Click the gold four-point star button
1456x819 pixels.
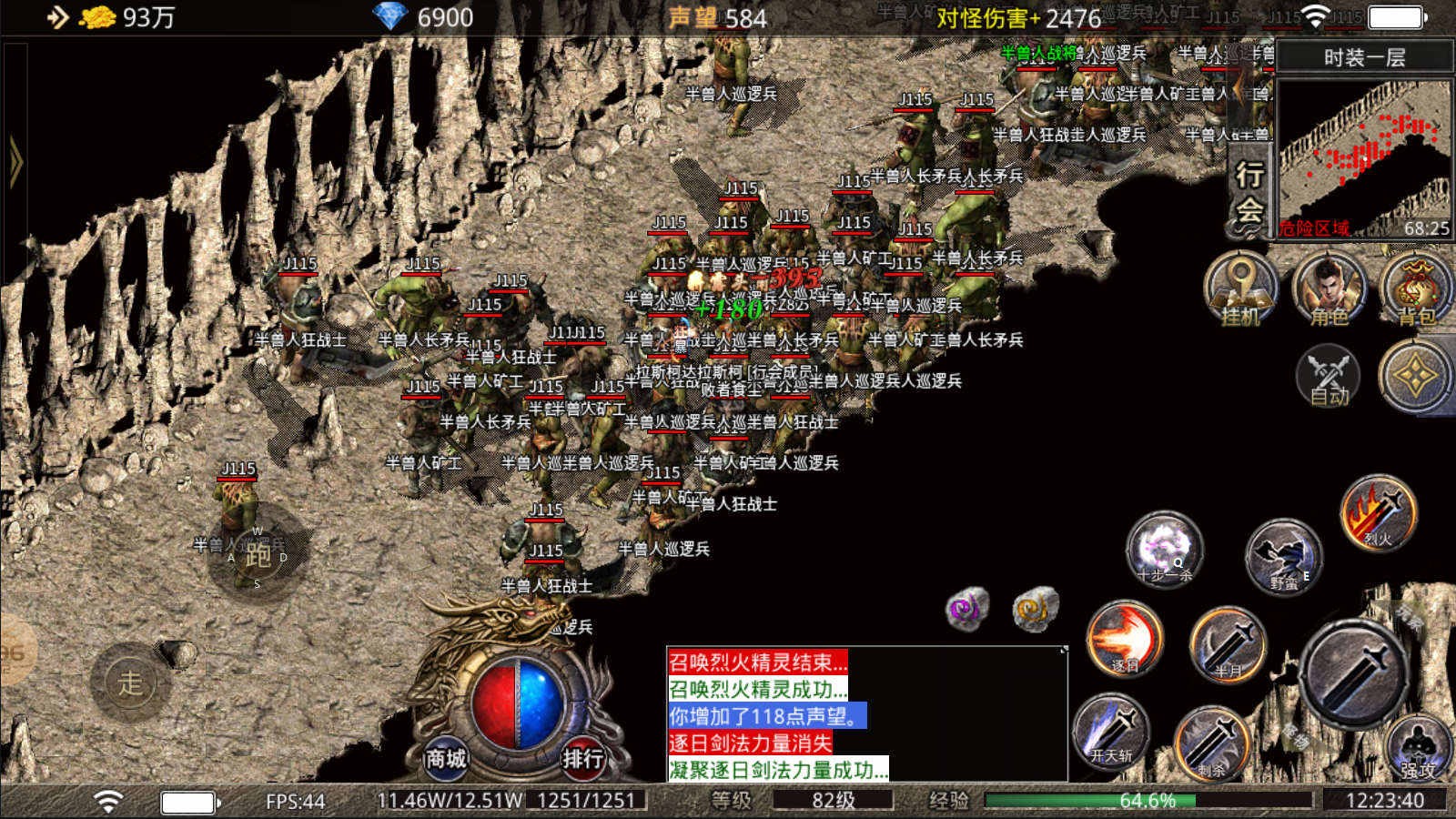(x=1416, y=375)
